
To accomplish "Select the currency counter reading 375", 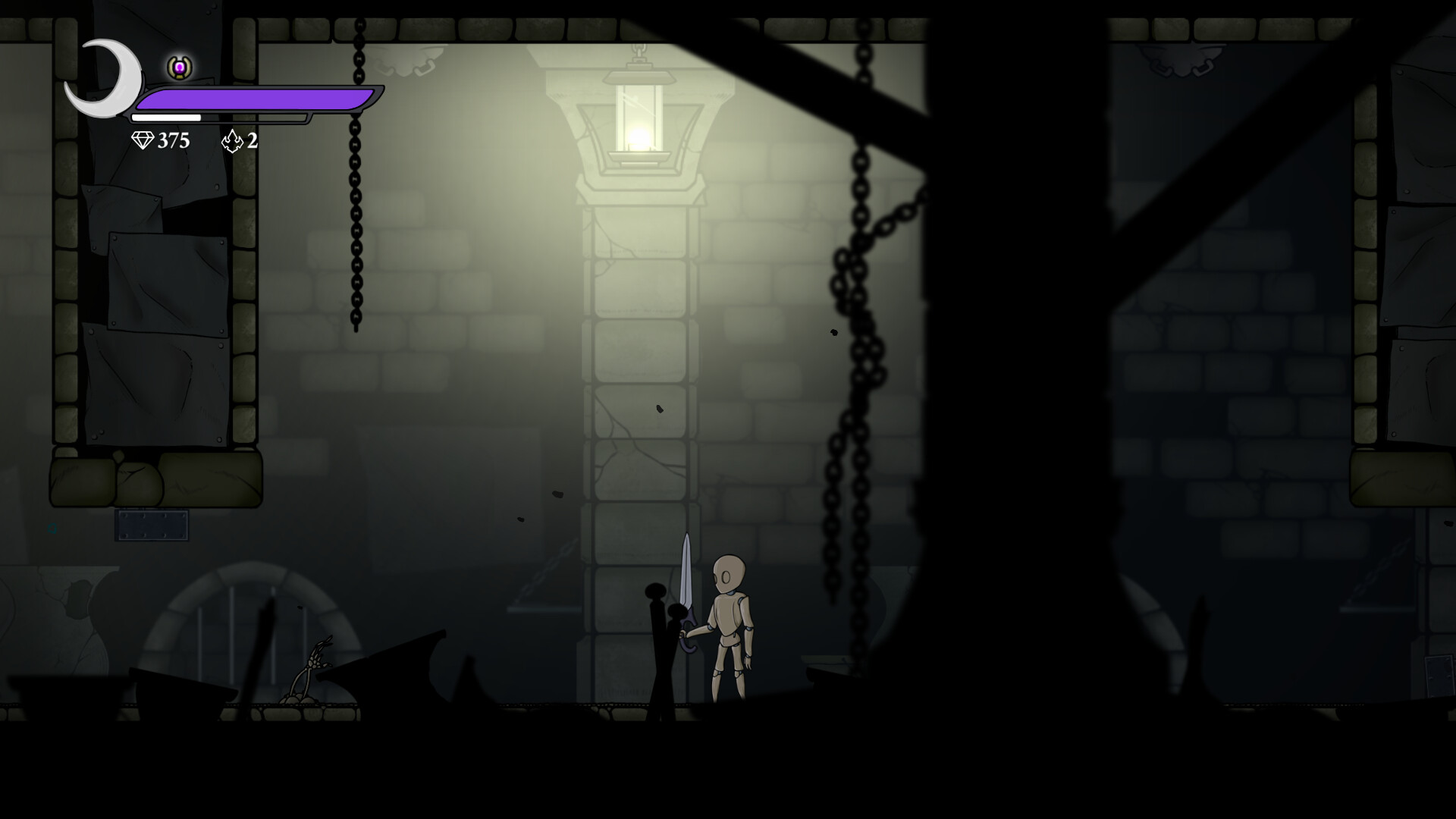I will coord(171,140).
